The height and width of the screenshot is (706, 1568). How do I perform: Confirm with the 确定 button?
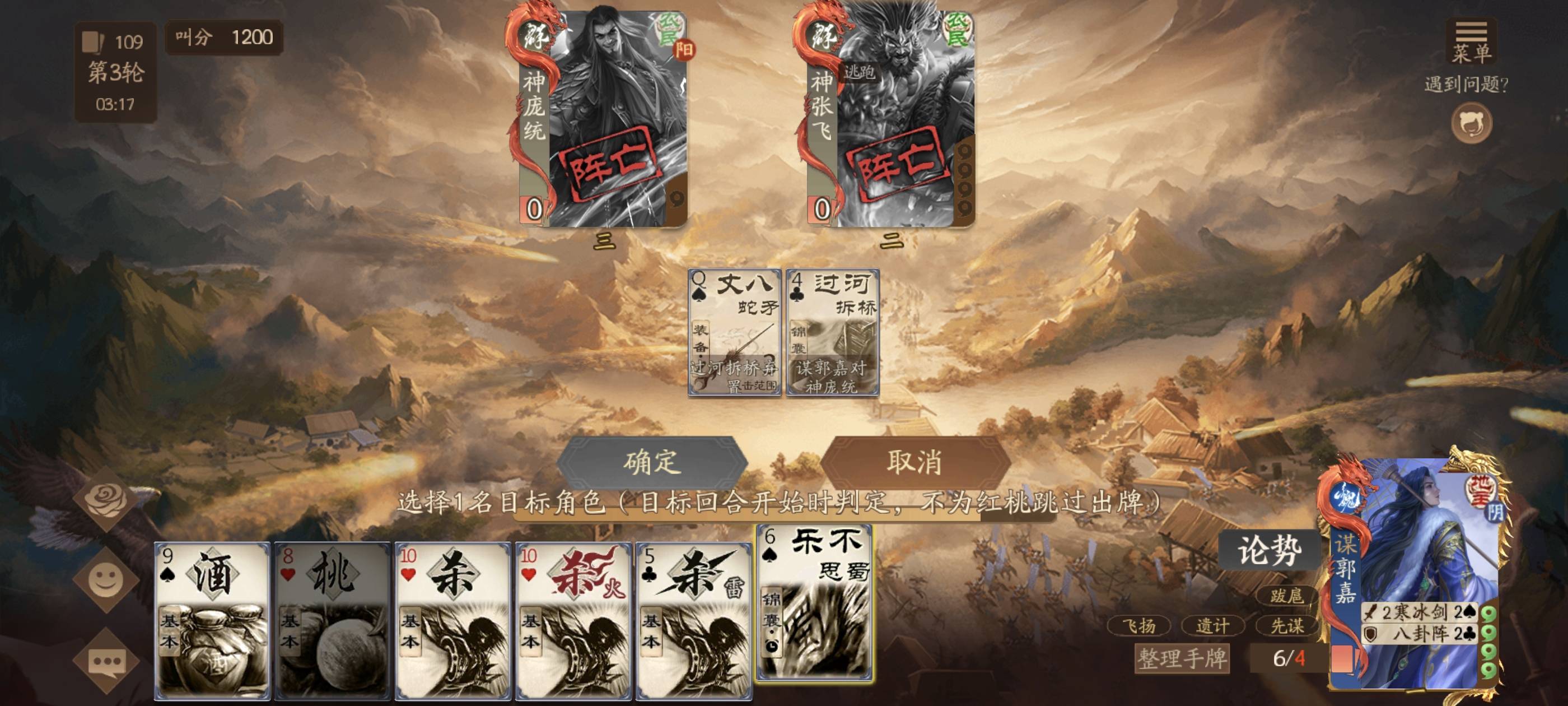651,462
